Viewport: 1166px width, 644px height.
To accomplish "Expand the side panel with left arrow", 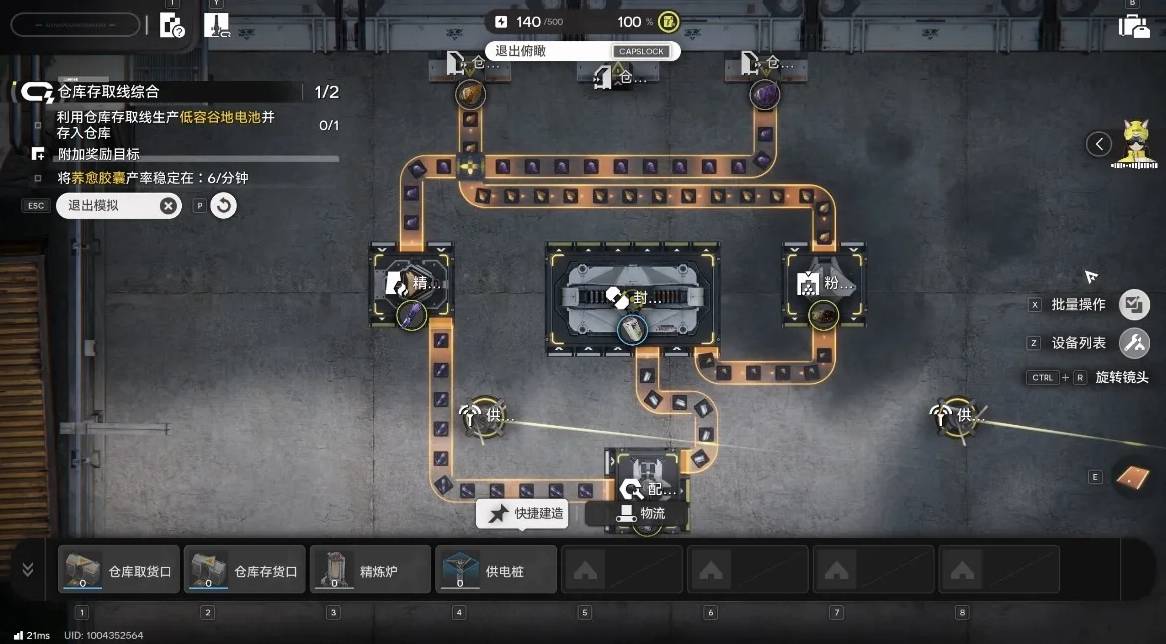I will point(1099,144).
